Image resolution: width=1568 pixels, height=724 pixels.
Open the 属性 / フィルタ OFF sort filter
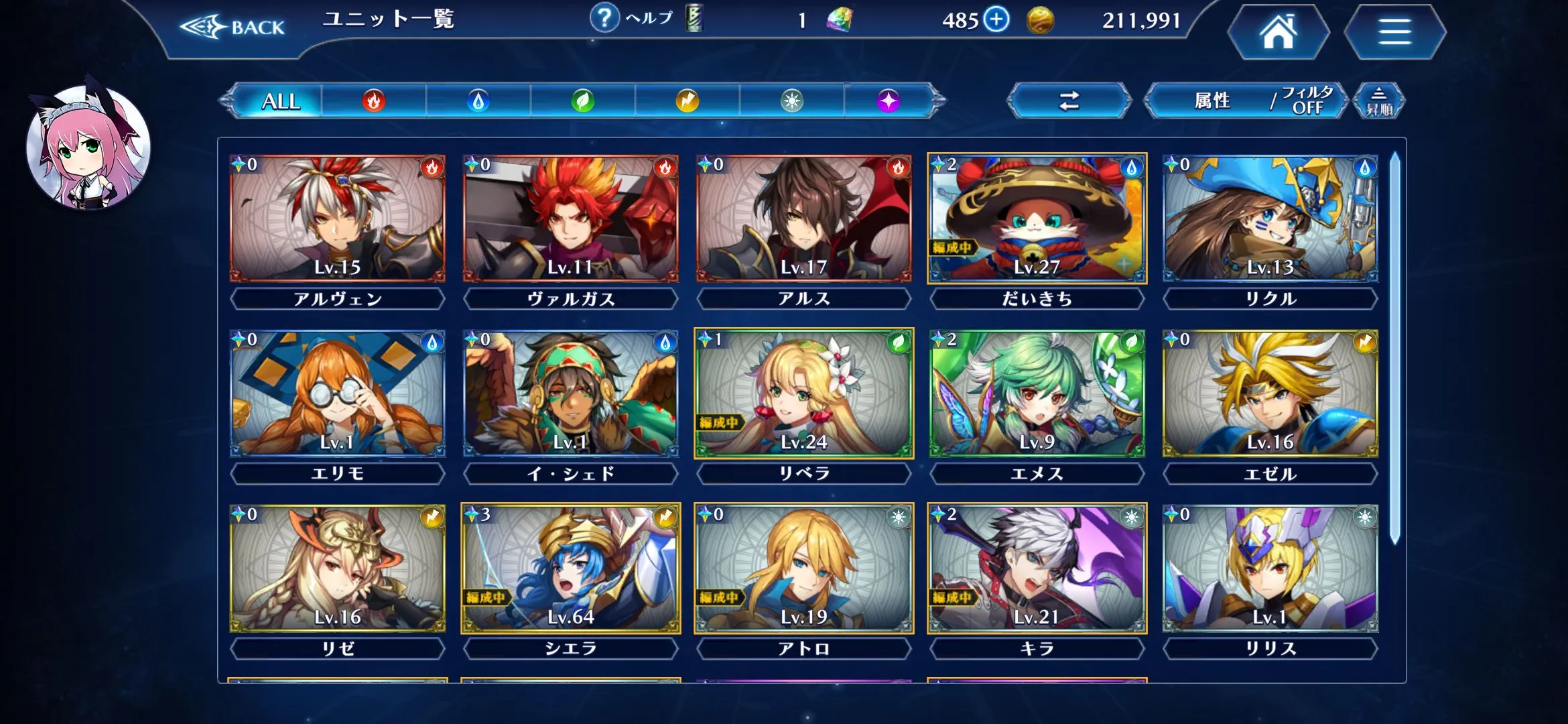click(1246, 101)
